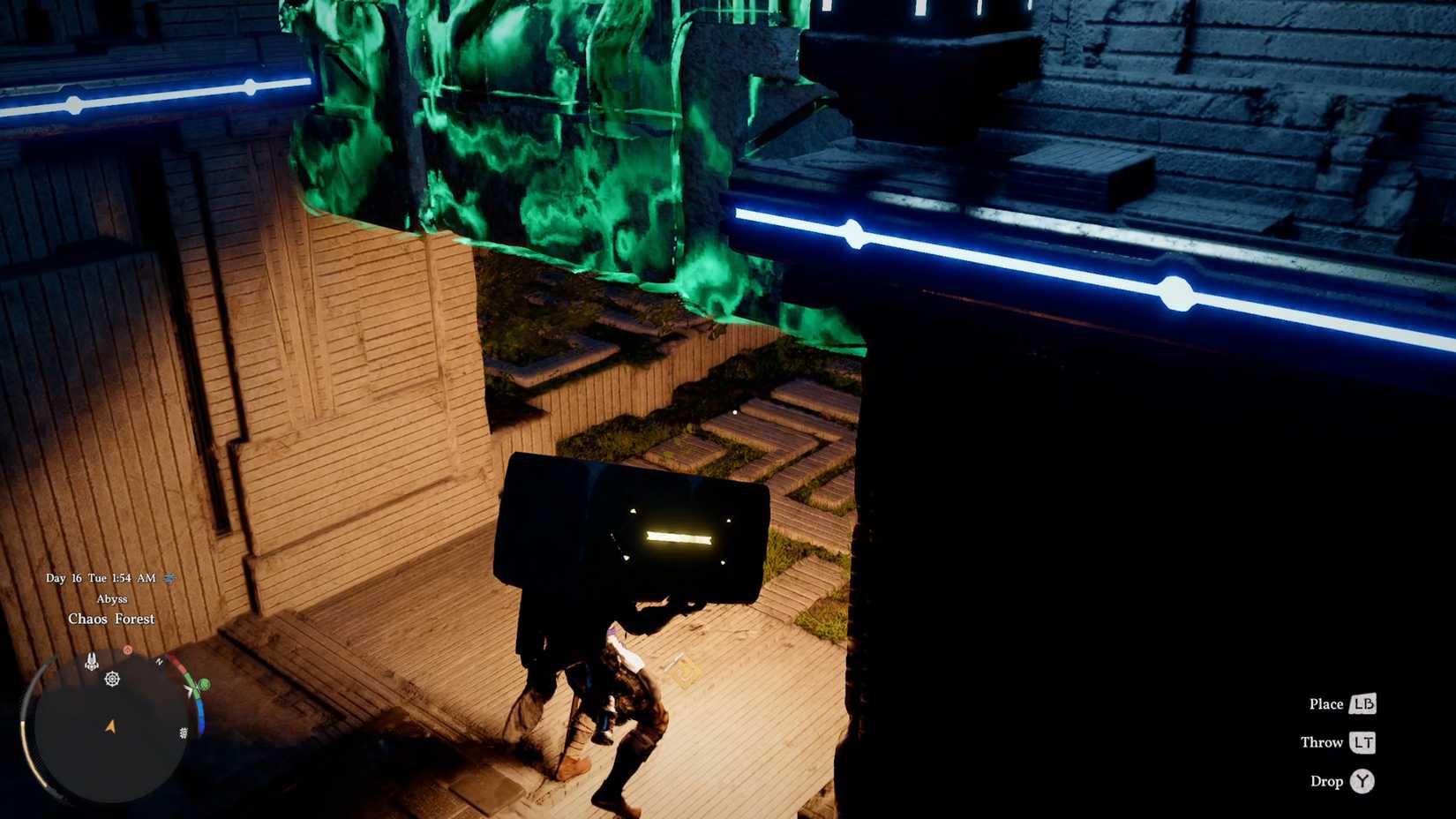Click the lantern marker on the minimap
The width and height of the screenshot is (1456, 819).
[x=92, y=659]
